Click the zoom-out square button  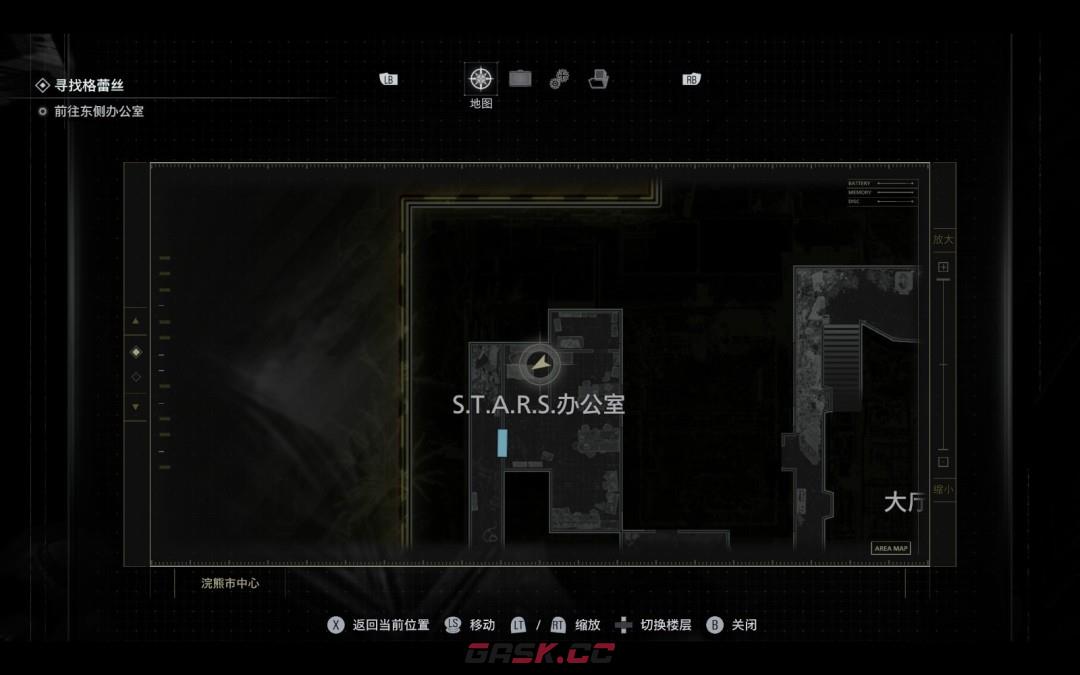click(942, 462)
